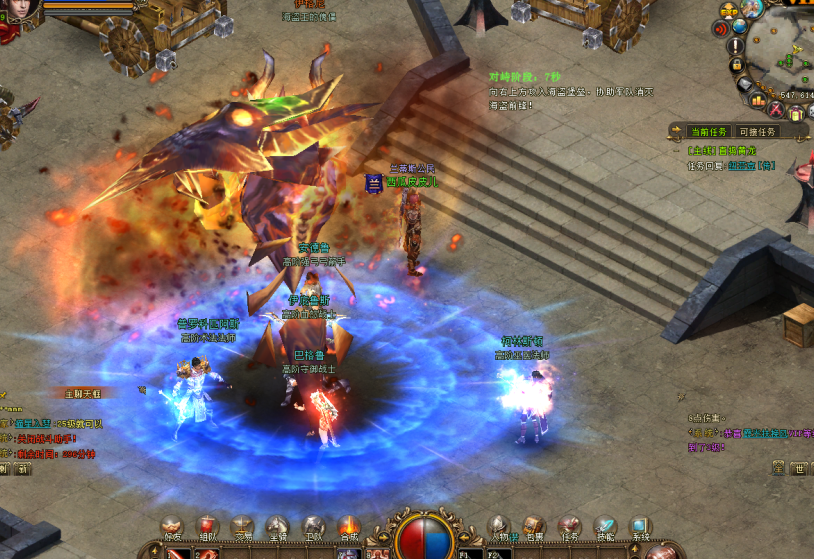Open the 组队 (team) menu
The height and width of the screenshot is (559, 814).
click(x=207, y=527)
